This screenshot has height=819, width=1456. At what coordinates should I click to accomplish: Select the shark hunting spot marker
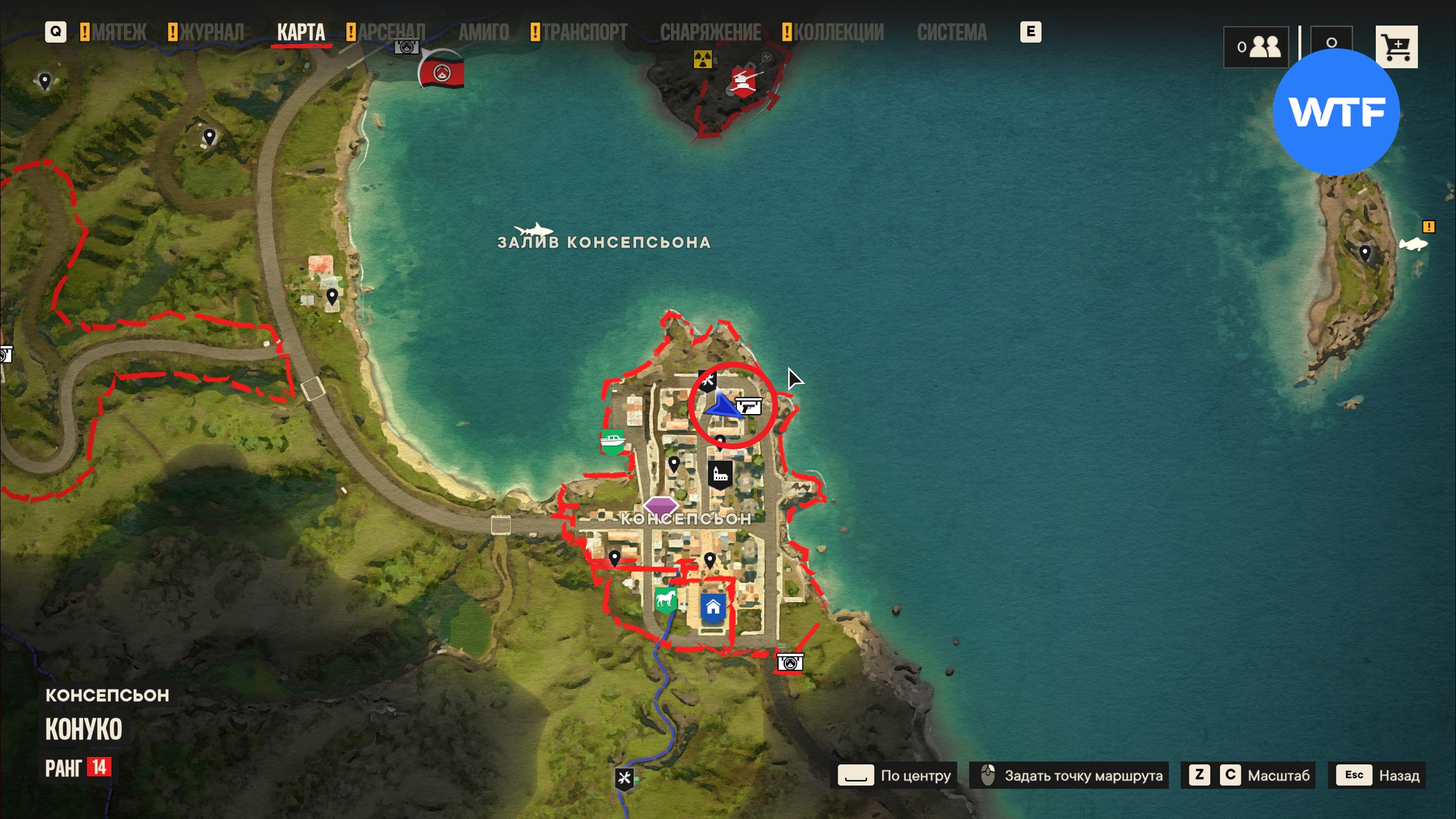click(533, 230)
